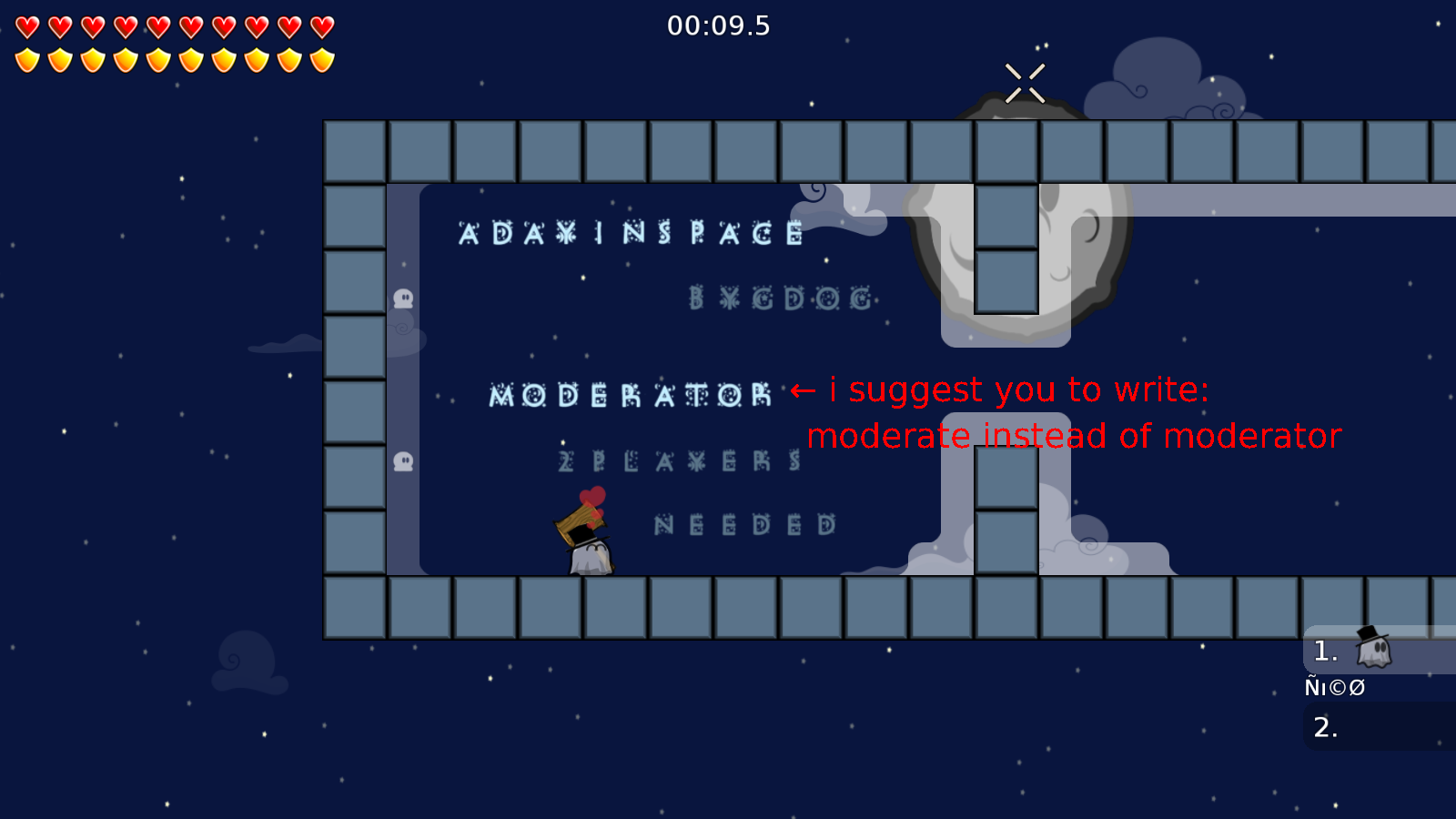
Task: Select the MODERATOR mode option
Action: pos(628,395)
